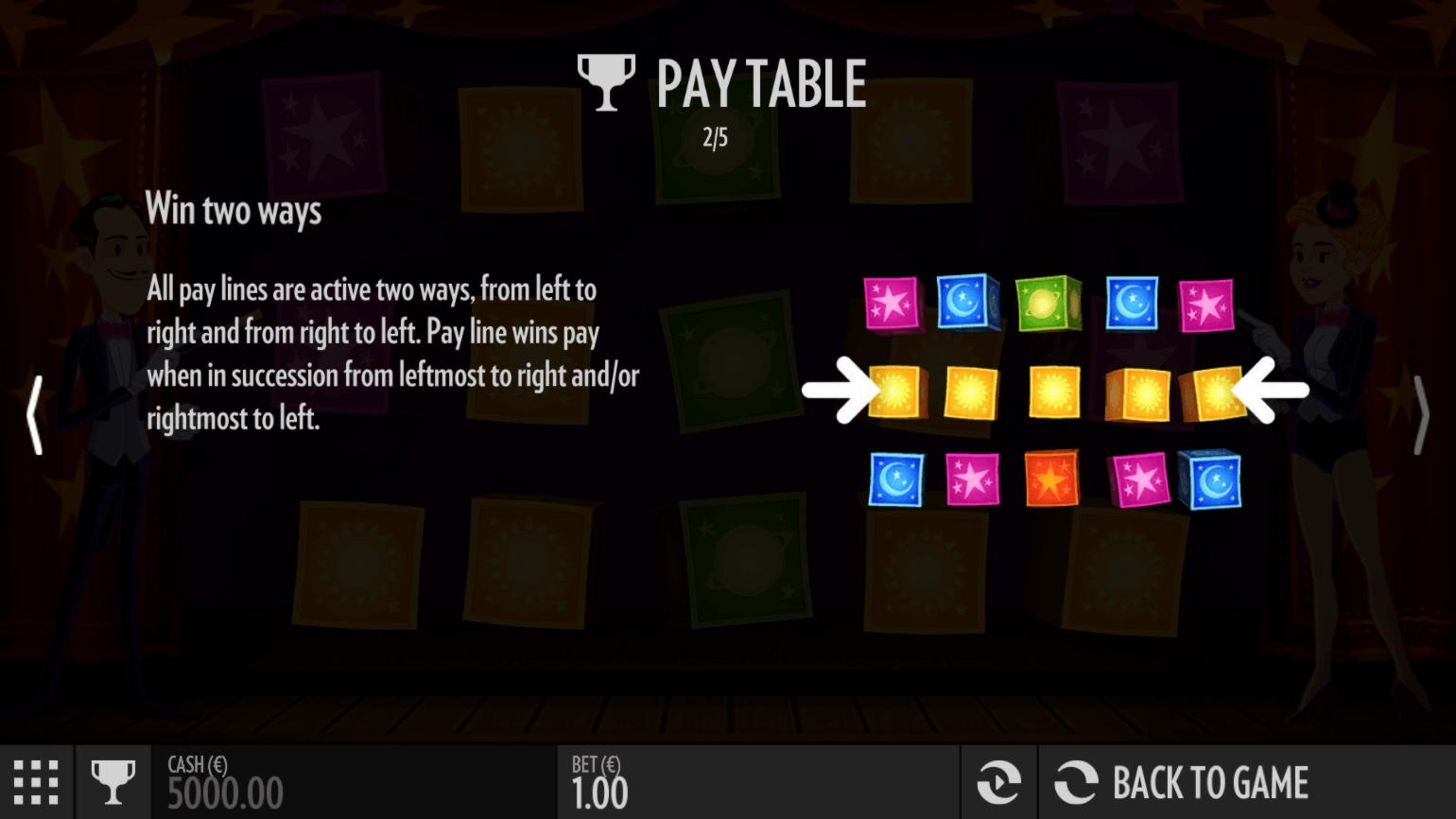Click Back to Game
This screenshot has width=1456, height=819.
click(1182, 783)
